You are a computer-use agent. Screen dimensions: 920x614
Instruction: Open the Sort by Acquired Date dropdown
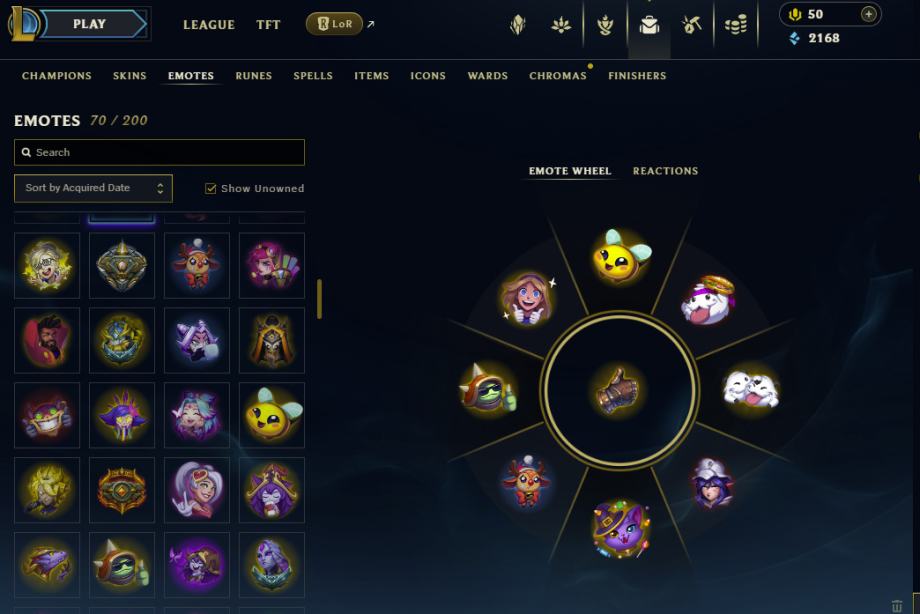coord(93,188)
